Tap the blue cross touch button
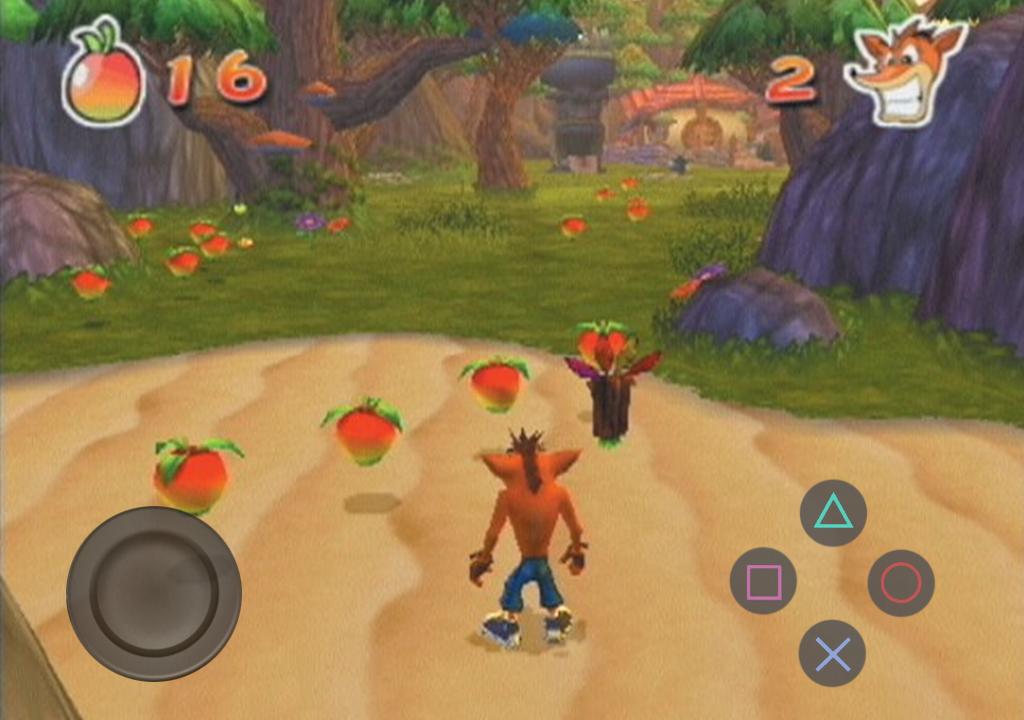Image resolution: width=1024 pixels, height=720 pixels. (832, 653)
